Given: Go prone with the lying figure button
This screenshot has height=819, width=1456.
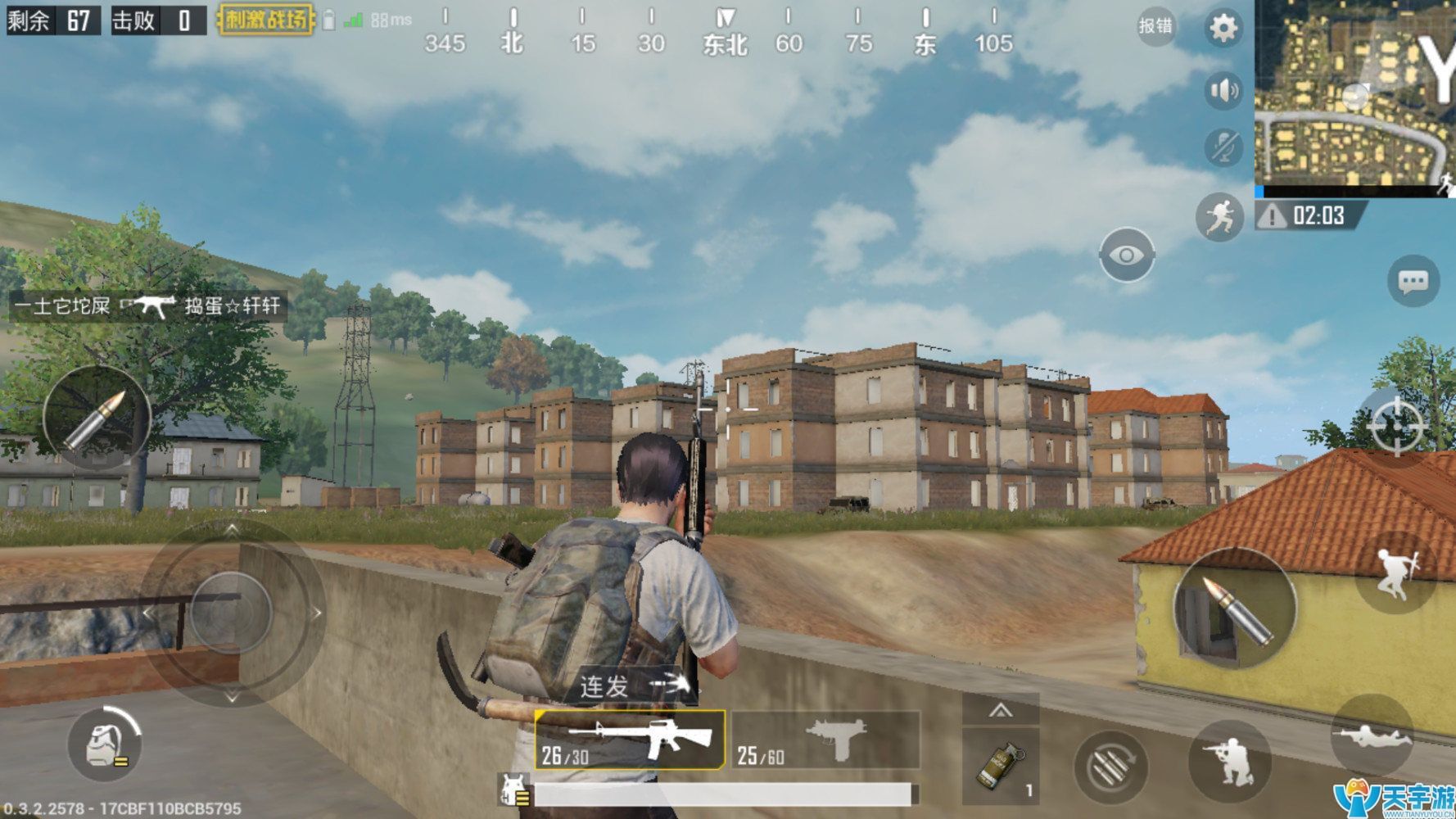Looking at the screenshot, I should pyautogui.click(x=1372, y=735).
